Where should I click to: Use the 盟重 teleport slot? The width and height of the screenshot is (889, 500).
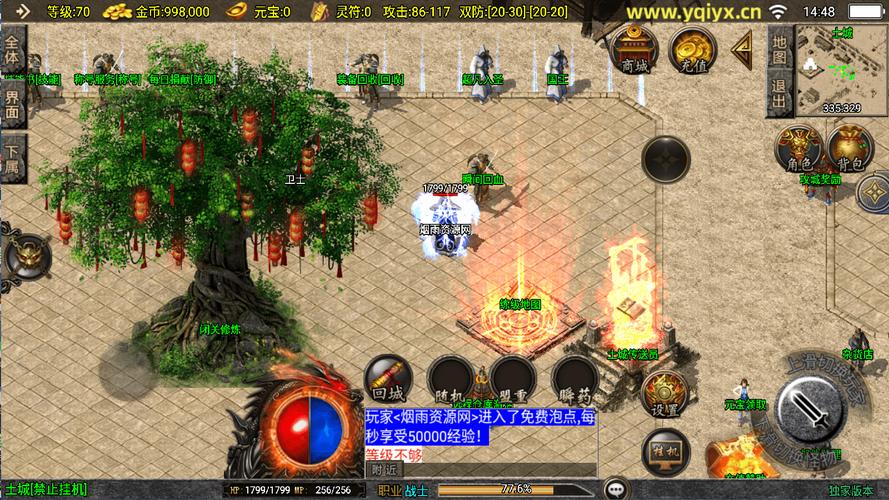513,380
